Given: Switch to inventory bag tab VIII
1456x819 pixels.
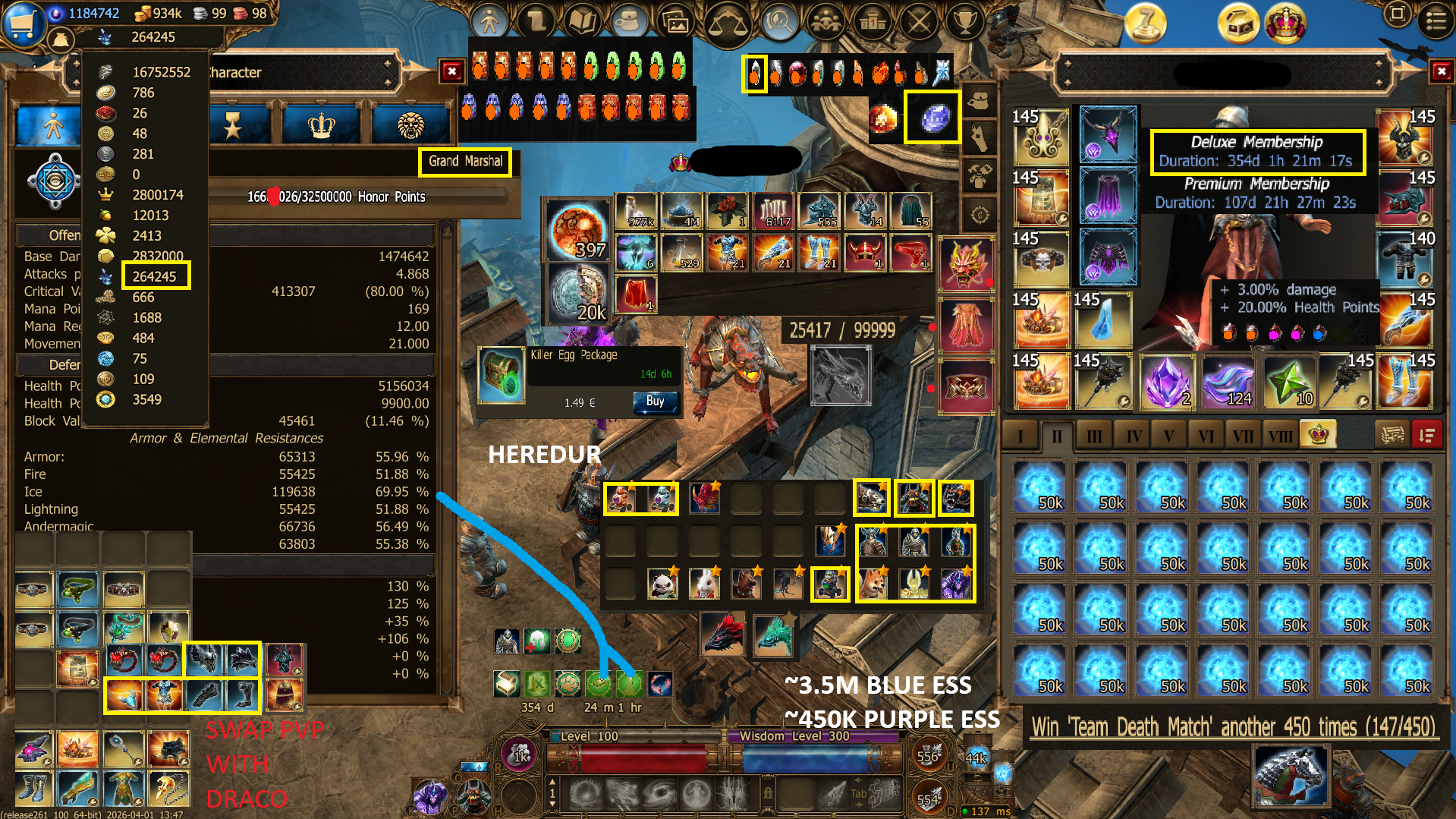Looking at the screenshot, I should (1280, 436).
